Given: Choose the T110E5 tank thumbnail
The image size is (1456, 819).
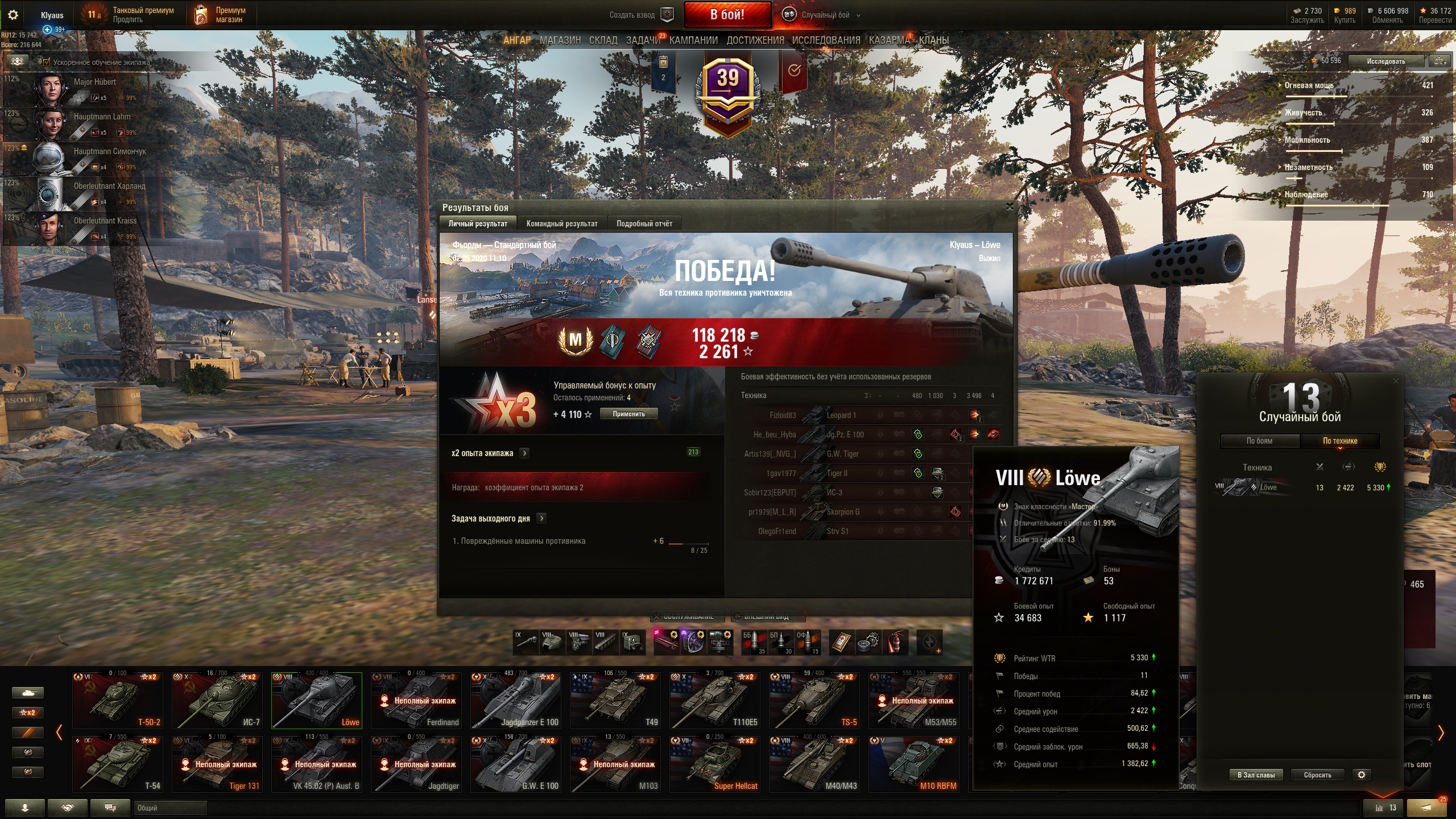Looking at the screenshot, I should click(x=715, y=700).
